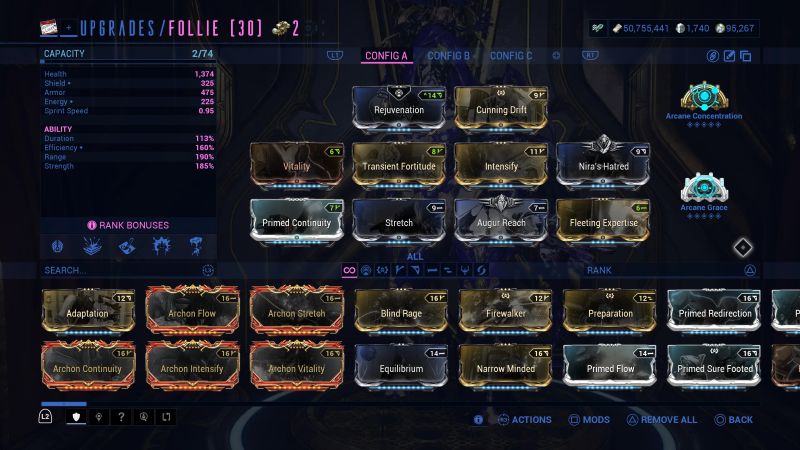This screenshot has width=800, height=450.
Task: Choose the Transient Fortitude mod slot
Action: (399, 165)
